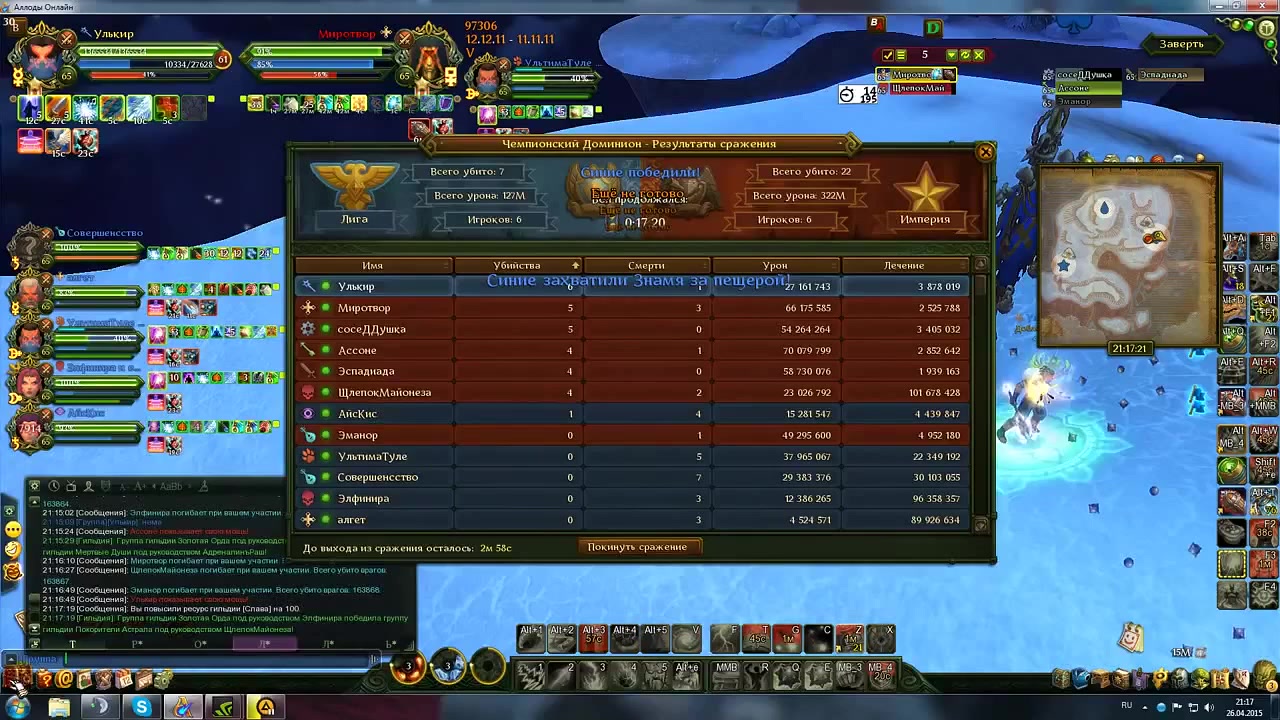Sort the table by Урон column
This screenshot has height=720, width=1280.
(775, 265)
